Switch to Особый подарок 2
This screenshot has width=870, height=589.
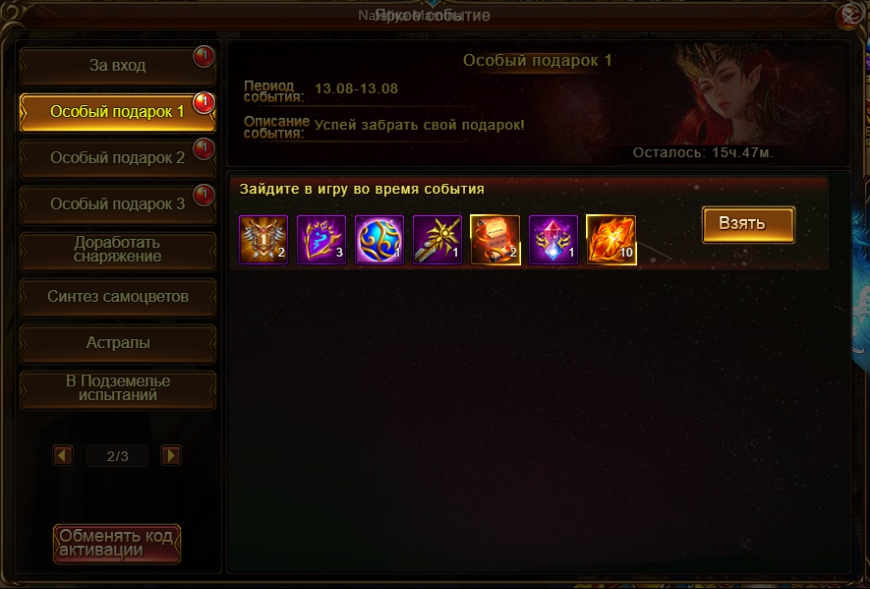(117, 158)
